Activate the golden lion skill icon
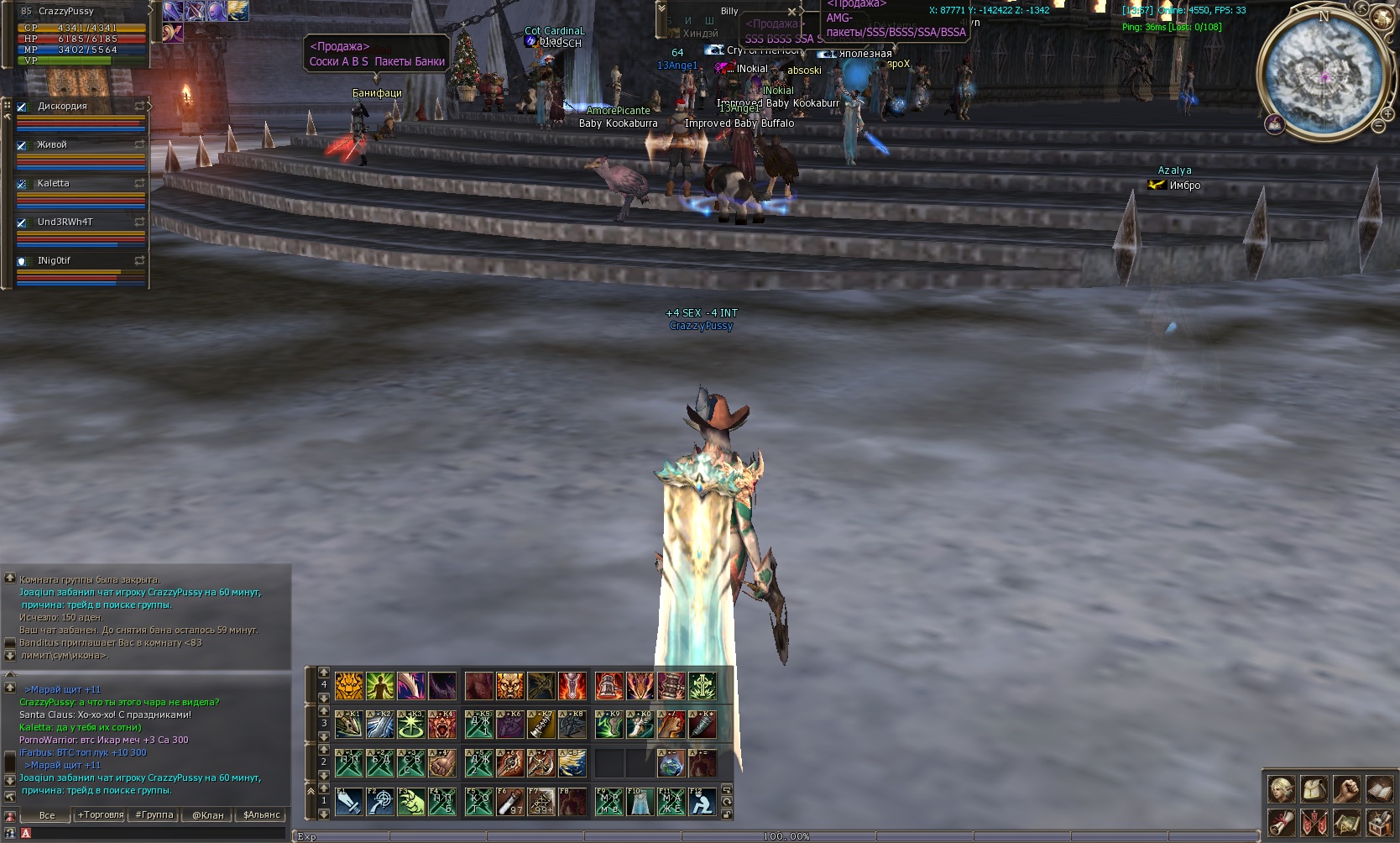Screen dimensions: 1400x843 pyautogui.click(x=348, y=686)
